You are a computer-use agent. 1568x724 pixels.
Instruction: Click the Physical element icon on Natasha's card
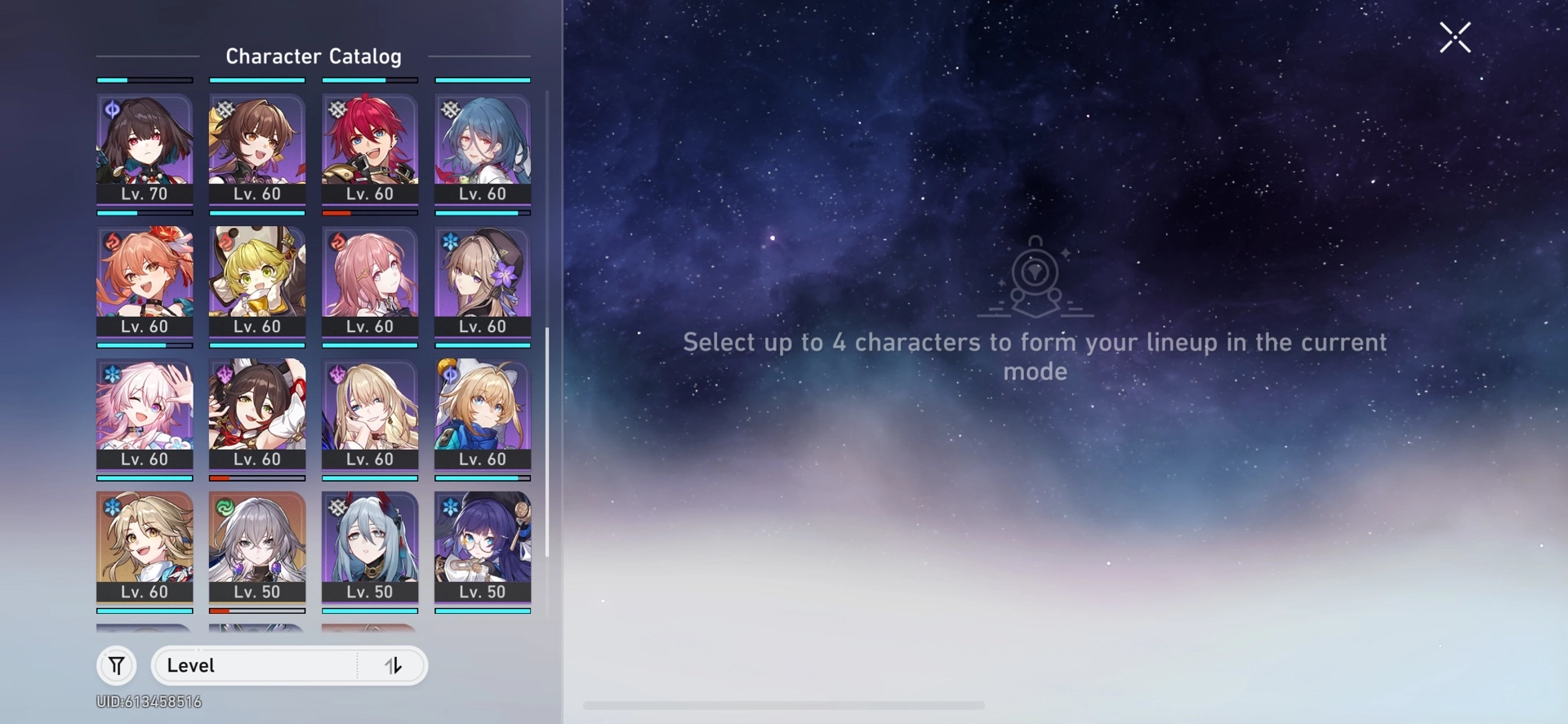450,109
